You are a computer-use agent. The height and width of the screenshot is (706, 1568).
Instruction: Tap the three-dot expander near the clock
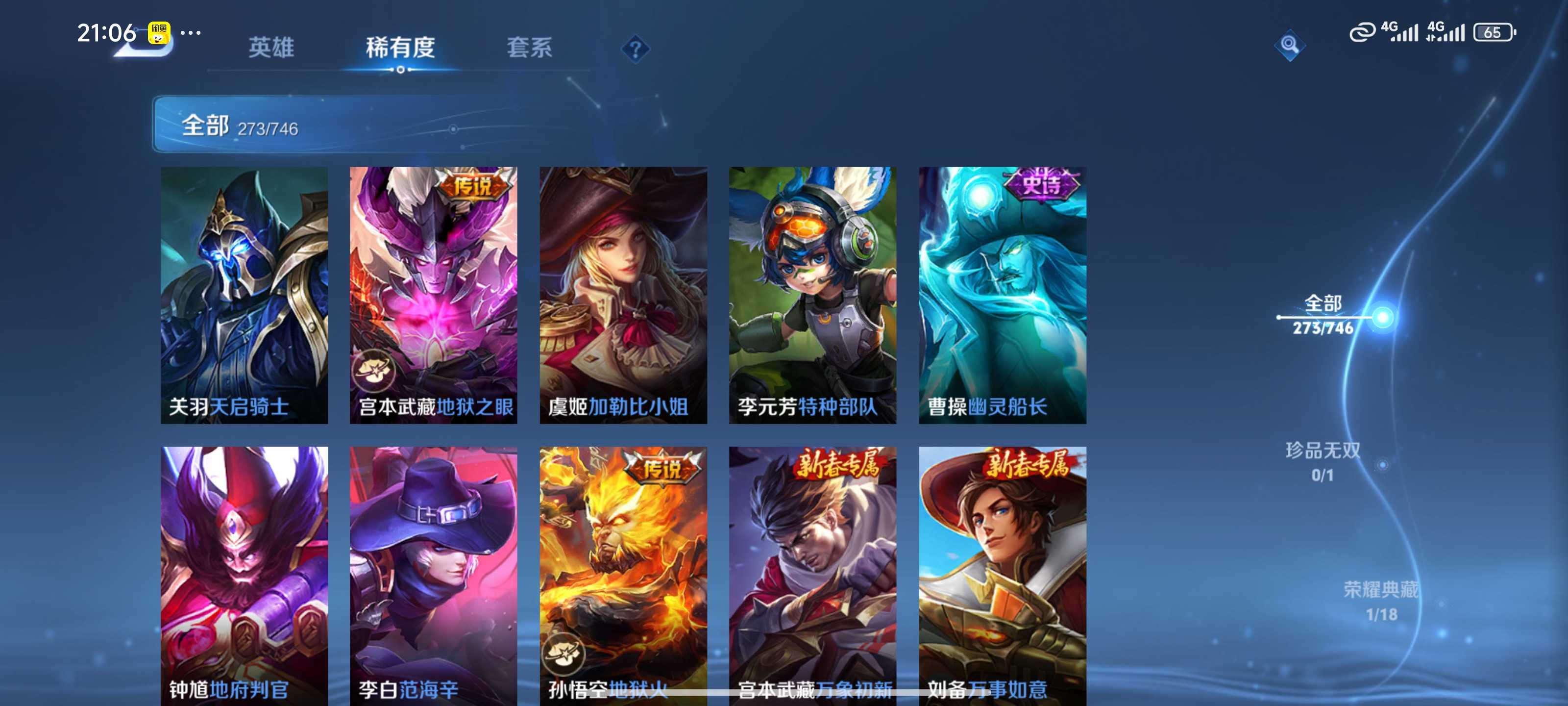tap(192, 33)
